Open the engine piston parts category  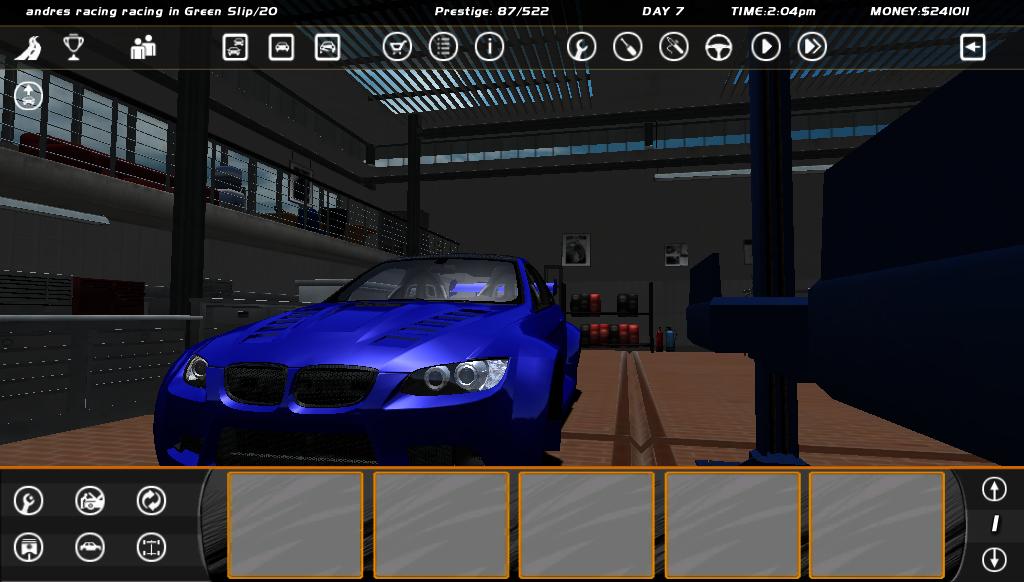click(29, 547)
